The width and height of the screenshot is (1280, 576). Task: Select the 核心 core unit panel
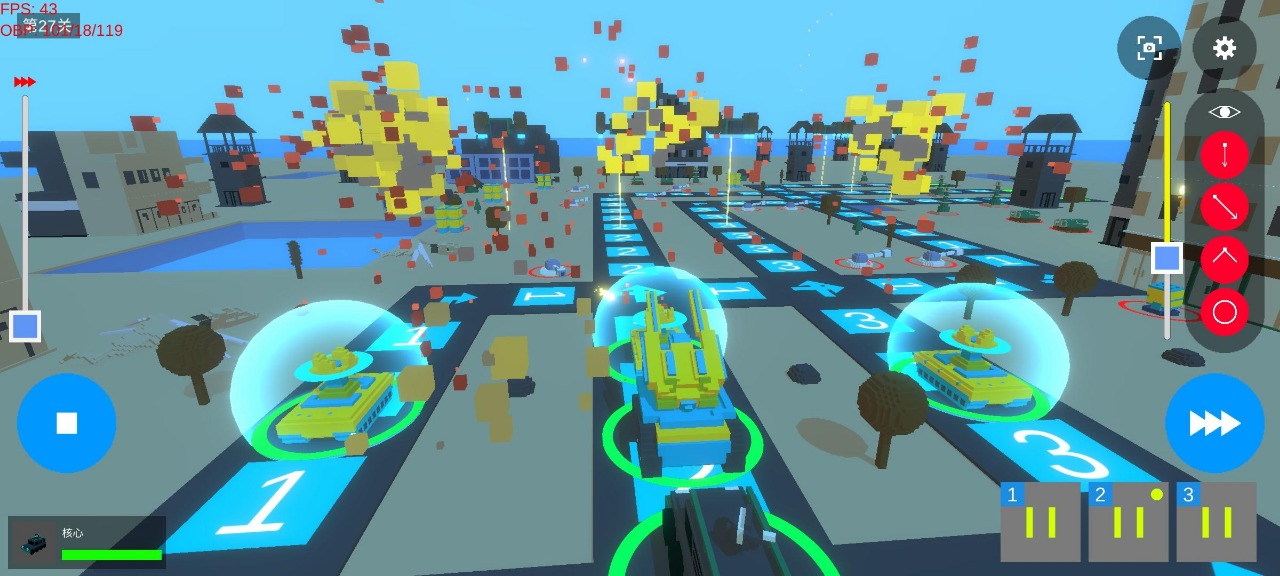[x=87, y=542]
